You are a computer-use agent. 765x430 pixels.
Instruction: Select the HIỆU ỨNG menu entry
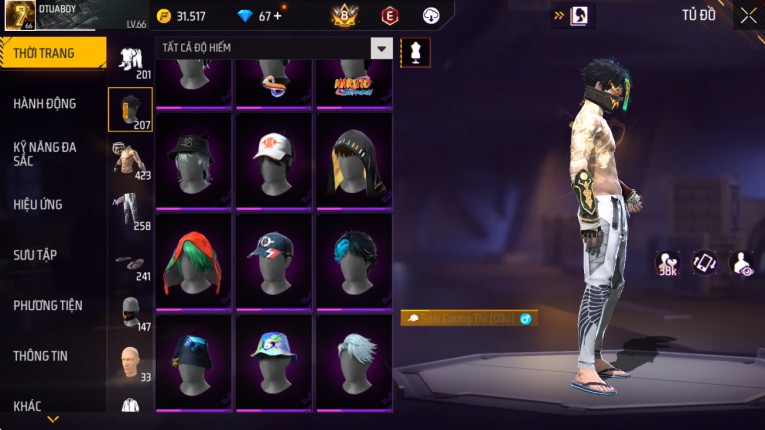(x=38, y=204)
